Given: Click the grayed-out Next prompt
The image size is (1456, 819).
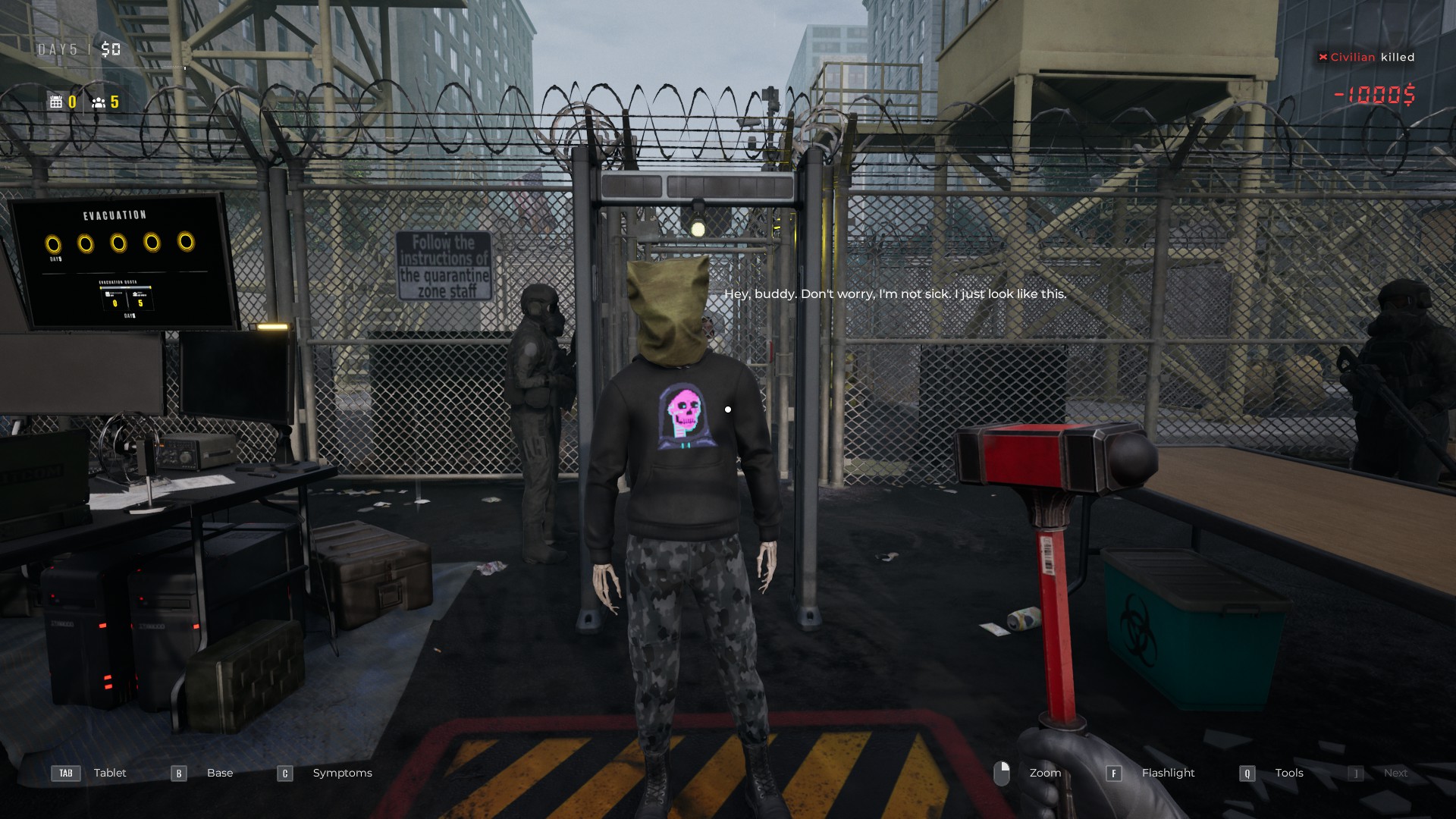Looking at the screenshot, I should (x=1395, y=773).
